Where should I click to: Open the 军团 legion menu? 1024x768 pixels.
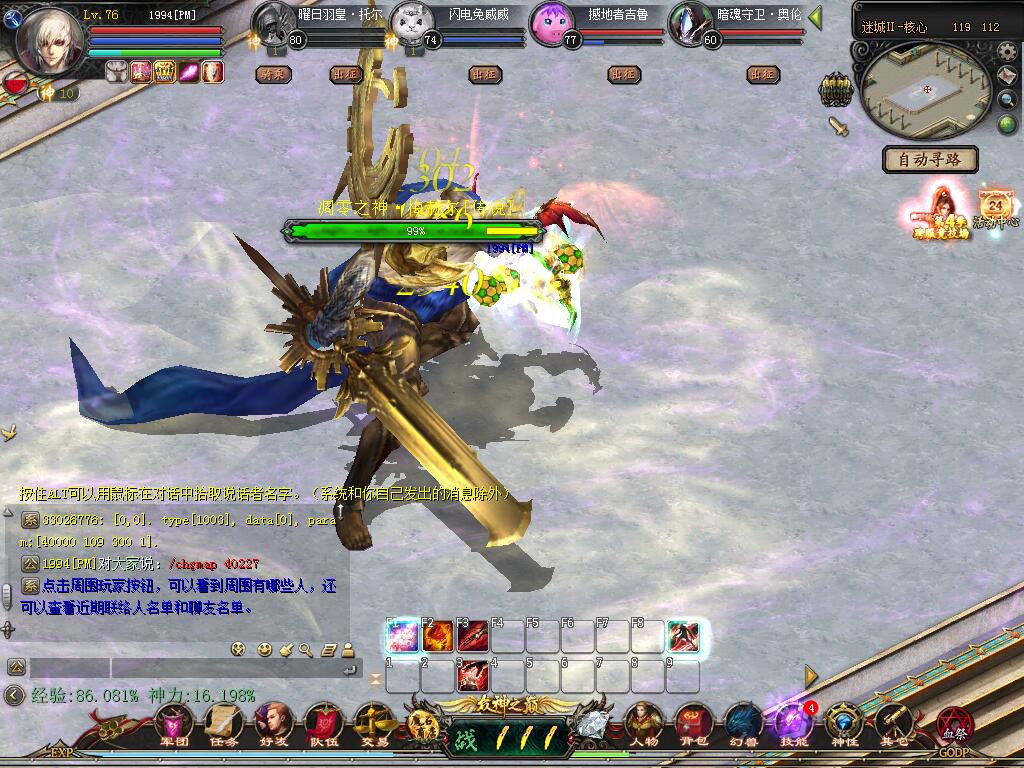pos(176,722)
